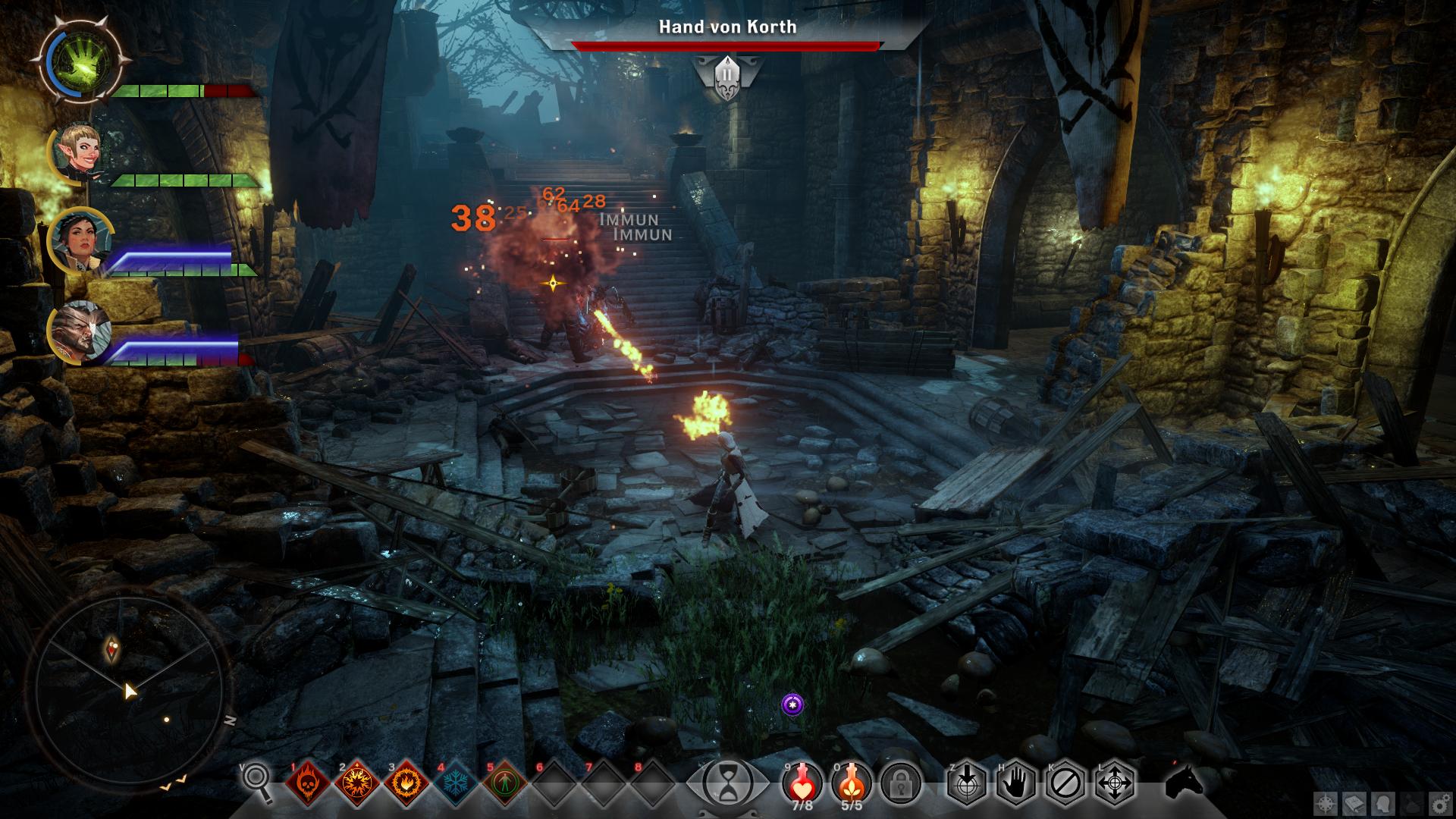Use the orange regeneration potion
The image size is (1456, 819).
tap(851, 781)
